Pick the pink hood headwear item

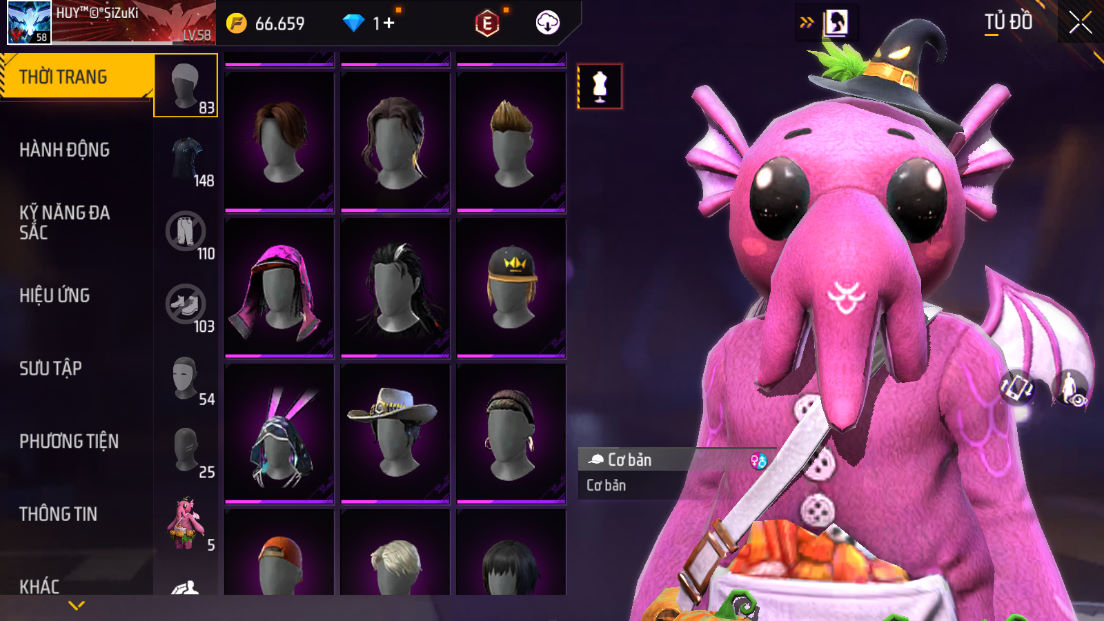(x=279, y=287)
